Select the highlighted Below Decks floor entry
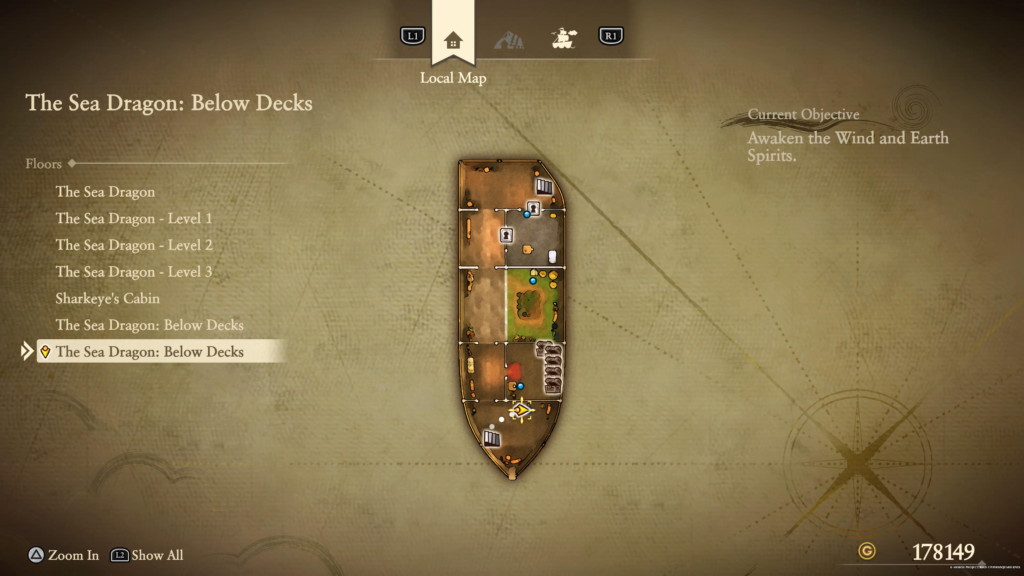The height and width of the screenshot is (576, 1024). click(x=150, y=352)
